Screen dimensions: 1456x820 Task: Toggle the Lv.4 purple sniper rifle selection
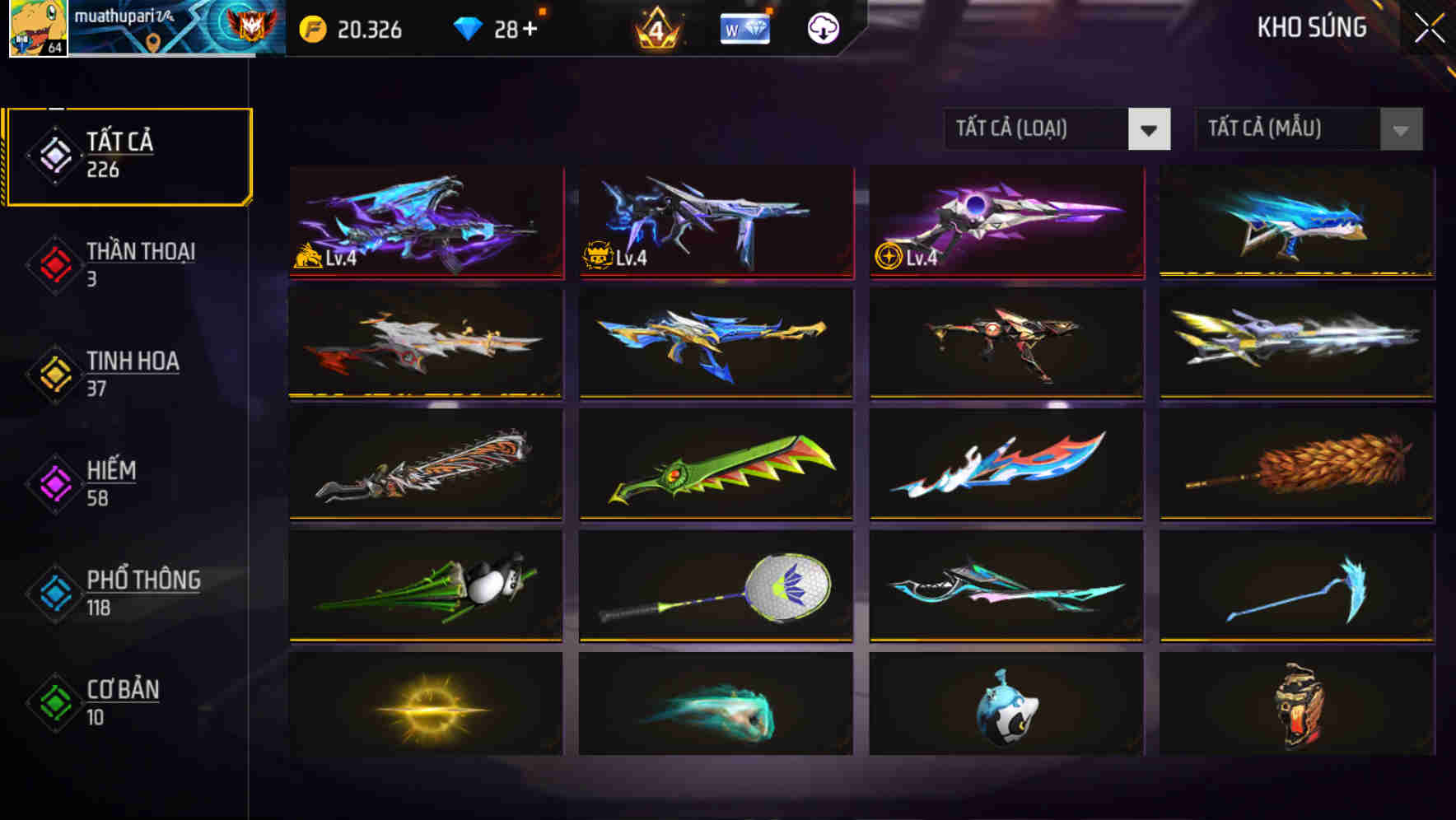(x=1005, y=222)
